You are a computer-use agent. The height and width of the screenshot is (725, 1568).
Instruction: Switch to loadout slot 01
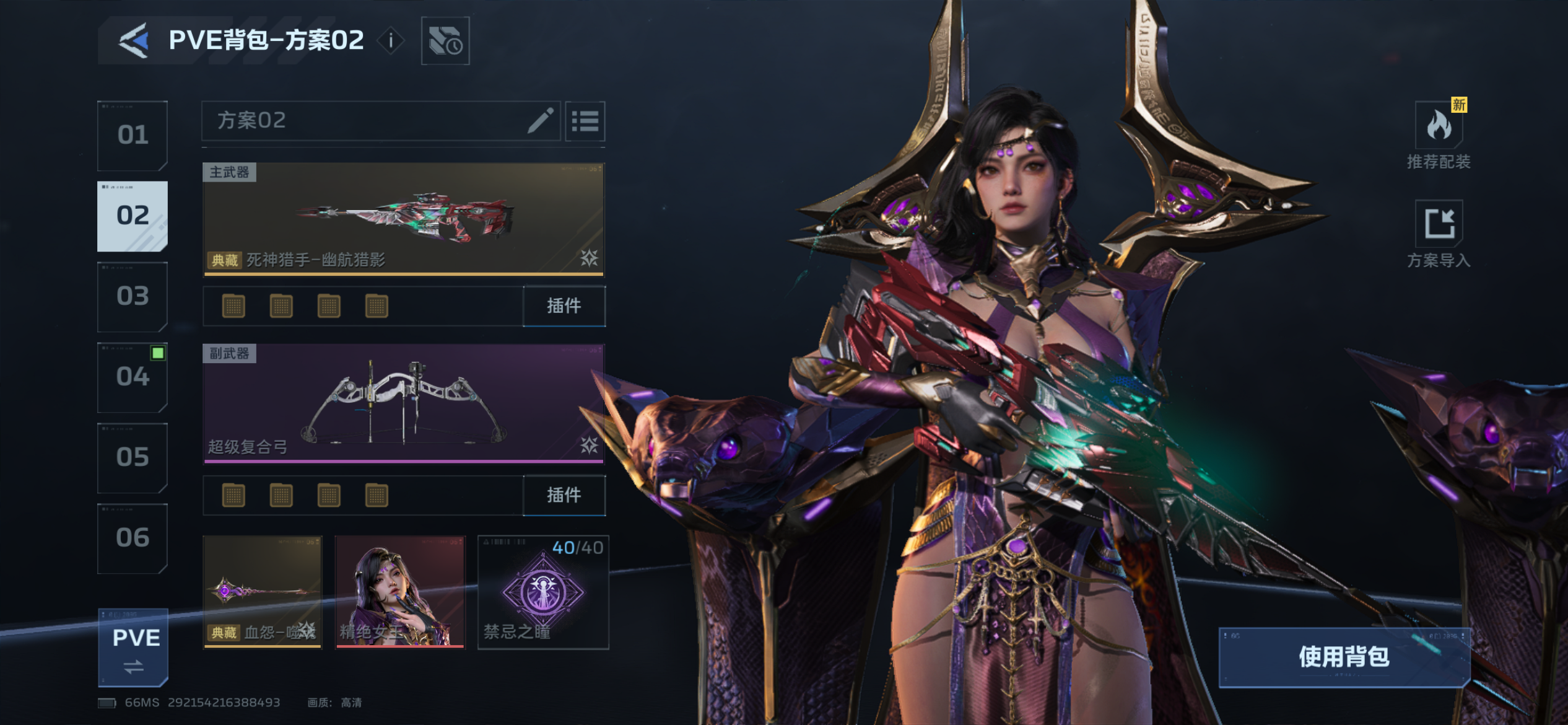tap(133, 136)
